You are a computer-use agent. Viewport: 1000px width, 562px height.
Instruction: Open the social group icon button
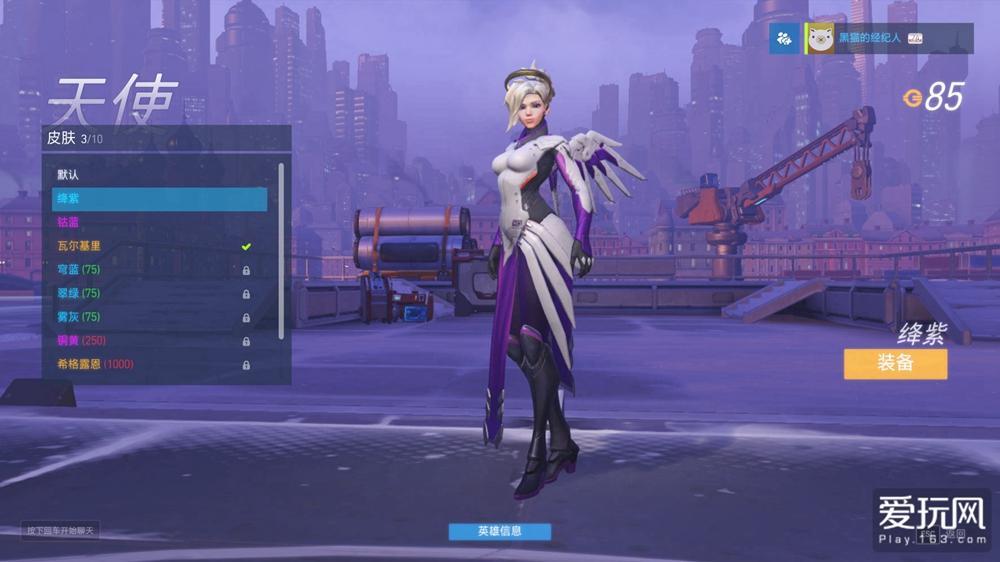click(785, 38)
